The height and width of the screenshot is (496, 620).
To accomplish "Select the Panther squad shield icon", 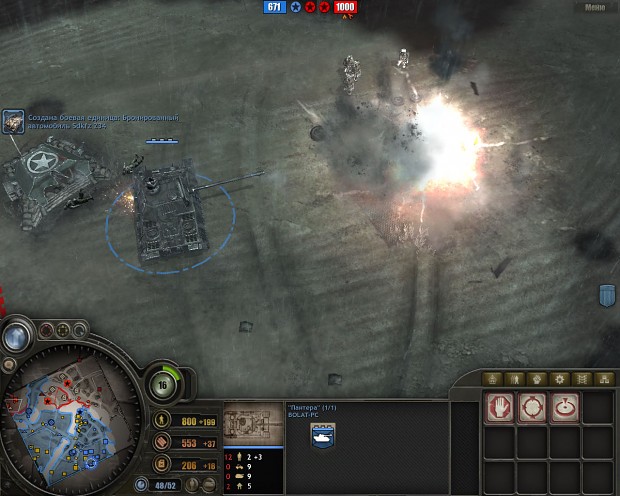I will click(323, 435).
